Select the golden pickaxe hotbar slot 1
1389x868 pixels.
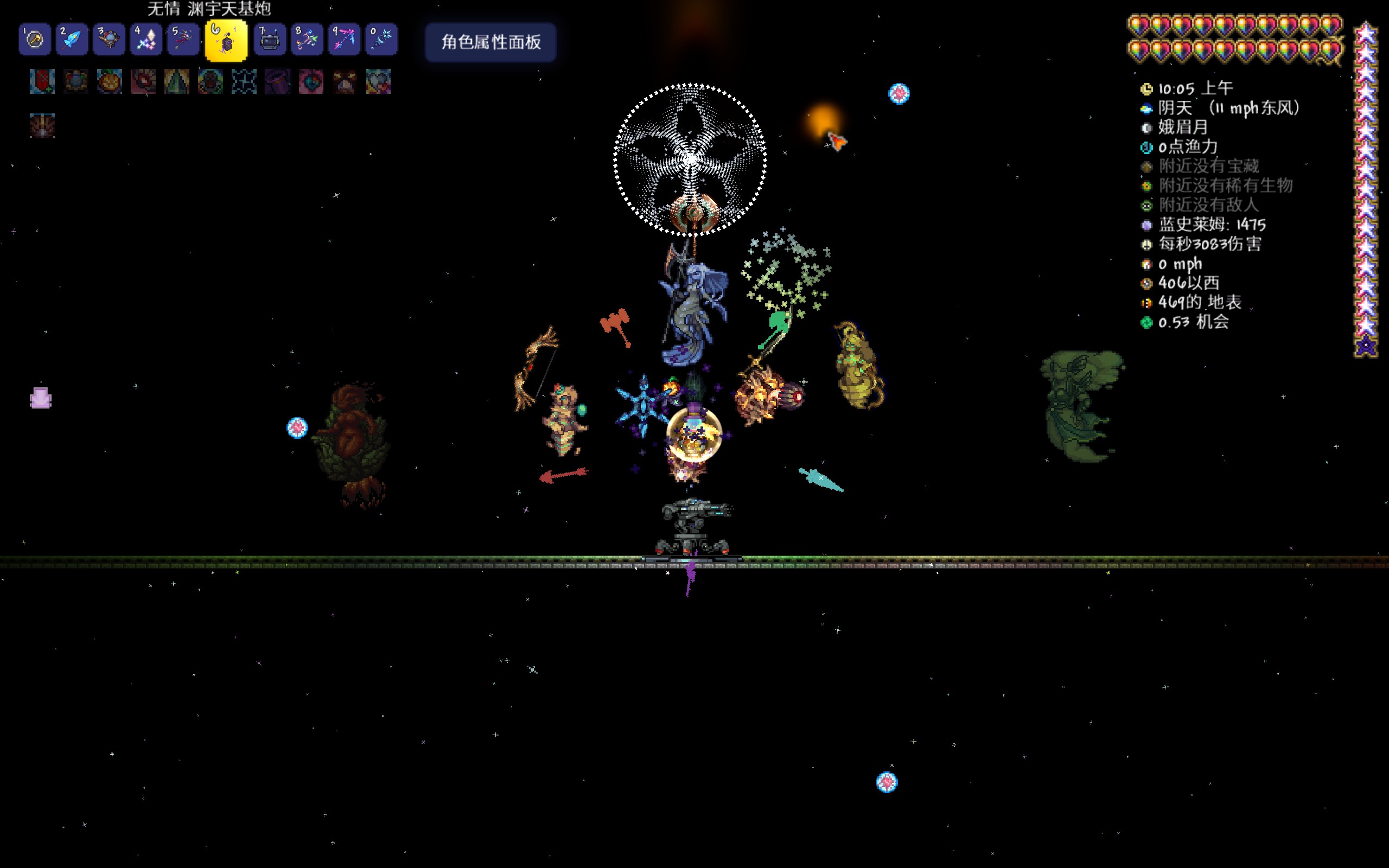click(x=34, y=40)
